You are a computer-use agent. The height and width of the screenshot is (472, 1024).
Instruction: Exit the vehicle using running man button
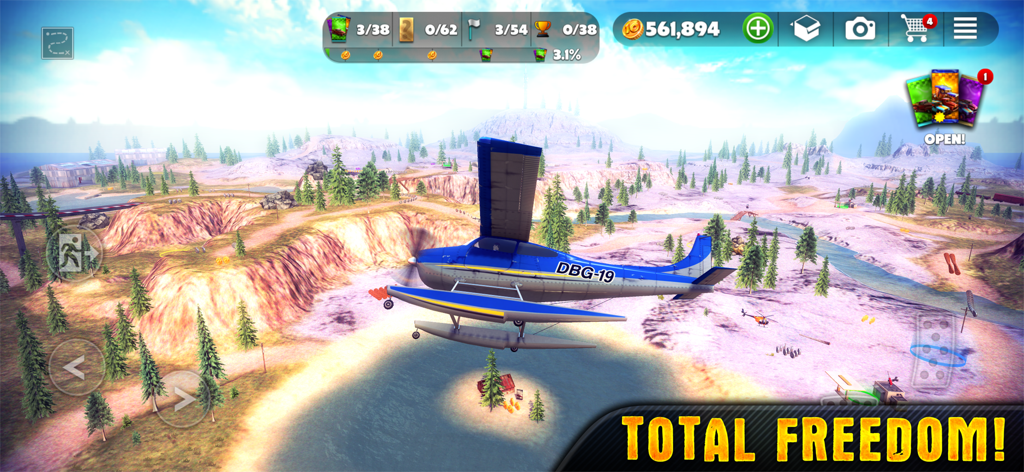point(74,254)
